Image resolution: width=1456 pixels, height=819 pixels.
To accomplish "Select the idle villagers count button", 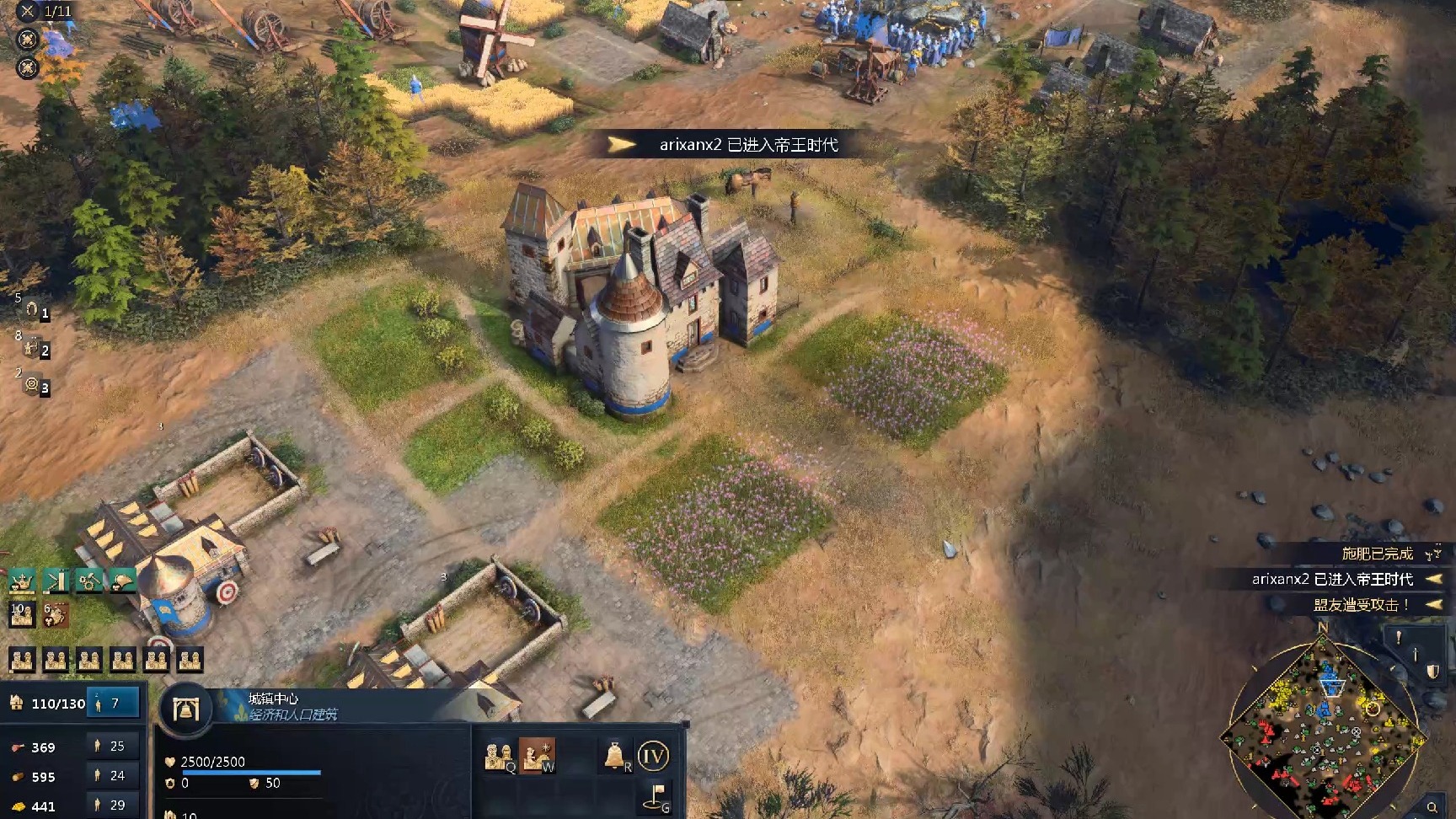I will tap(113, 703).
